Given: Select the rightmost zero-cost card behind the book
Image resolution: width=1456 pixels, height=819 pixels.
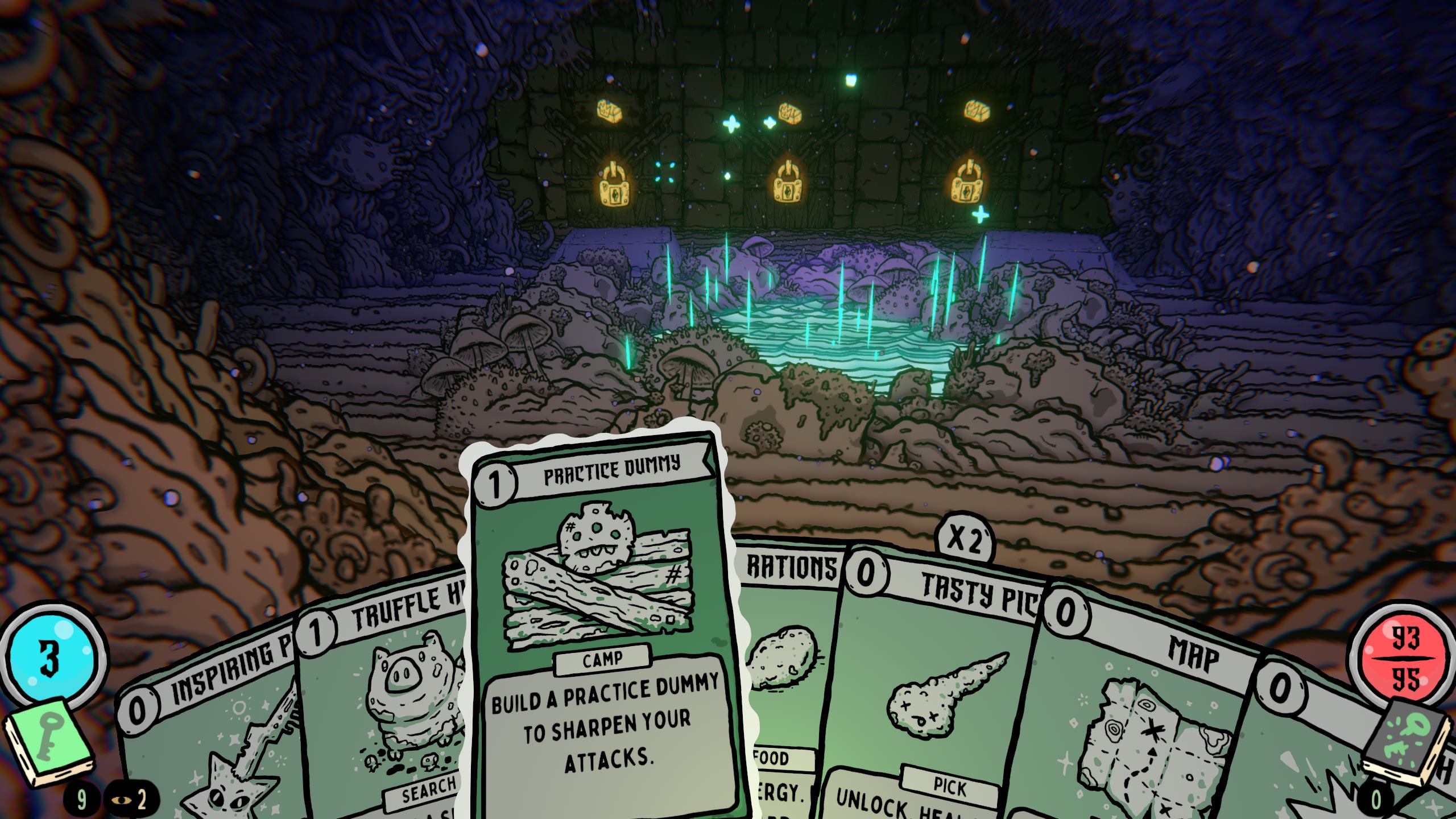Looking at the screenshot, I should point(1308,751).
